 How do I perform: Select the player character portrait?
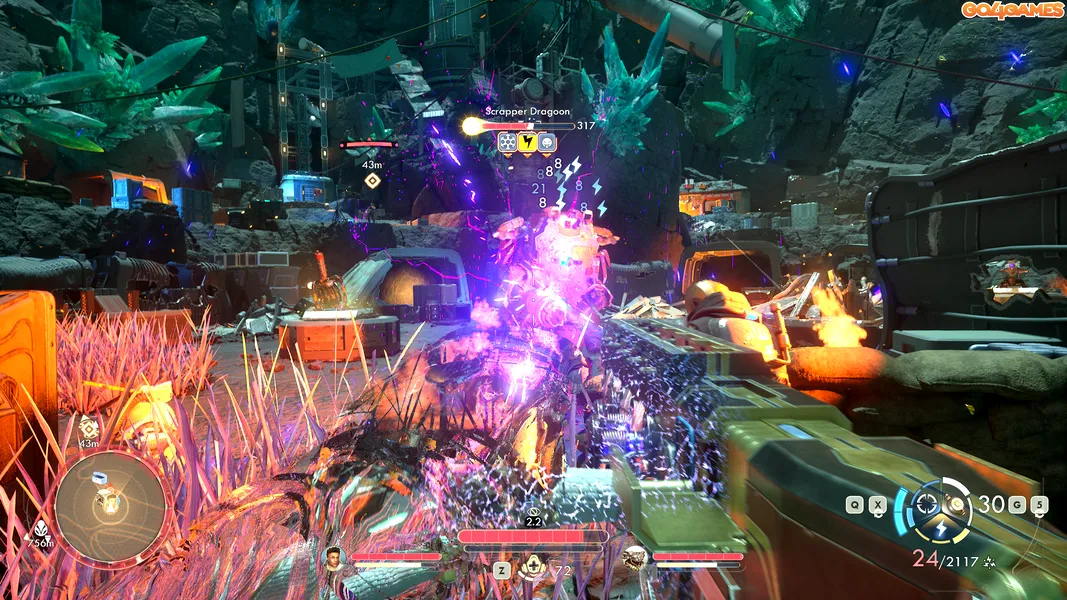(334, 558)
